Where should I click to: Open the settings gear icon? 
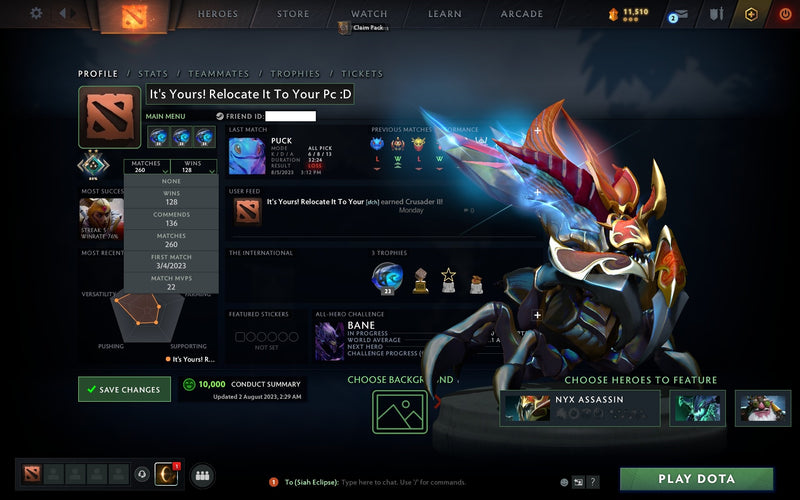click(36, 13)
